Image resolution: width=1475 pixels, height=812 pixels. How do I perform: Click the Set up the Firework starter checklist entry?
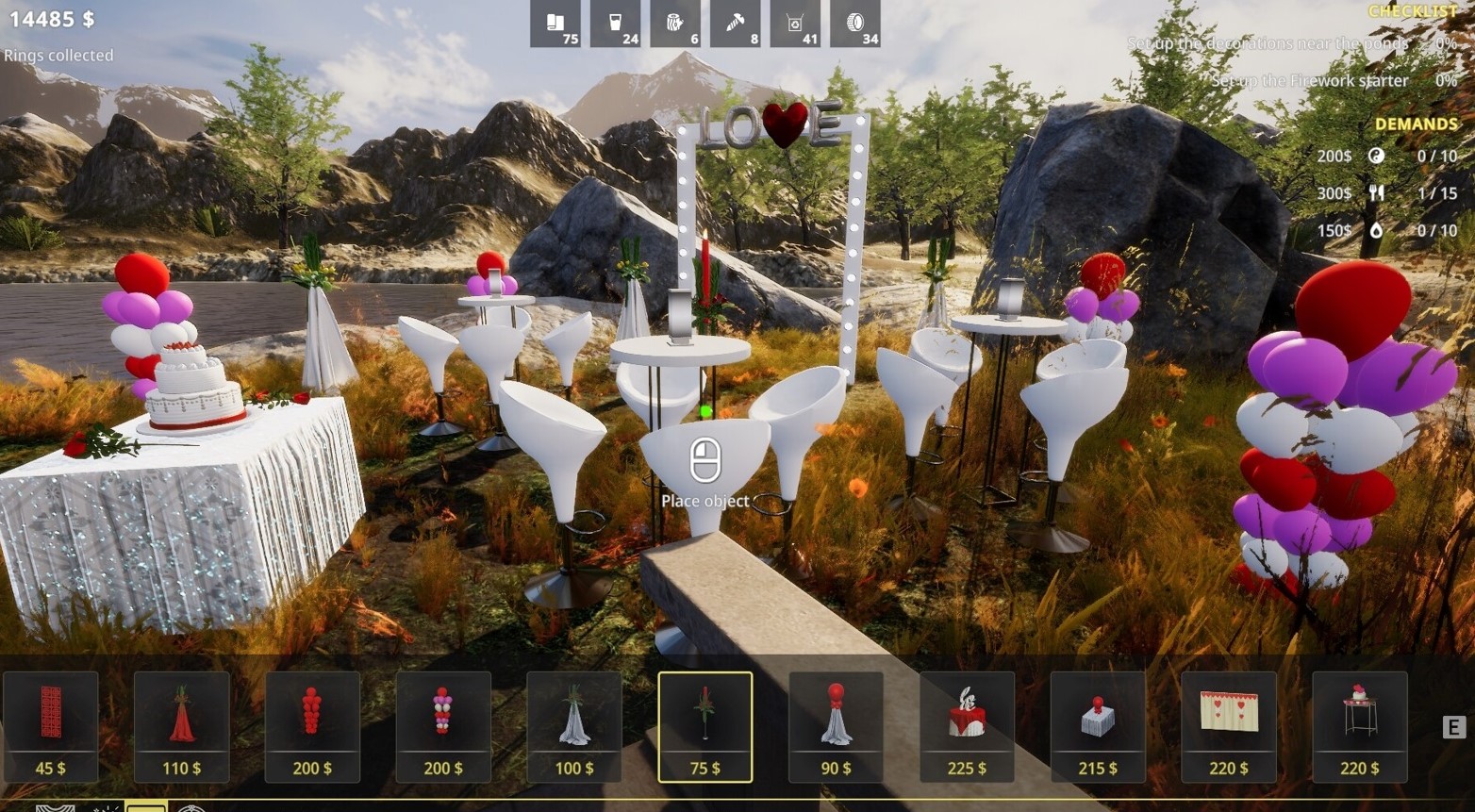pyautogui.click(x=1311, y=81)
